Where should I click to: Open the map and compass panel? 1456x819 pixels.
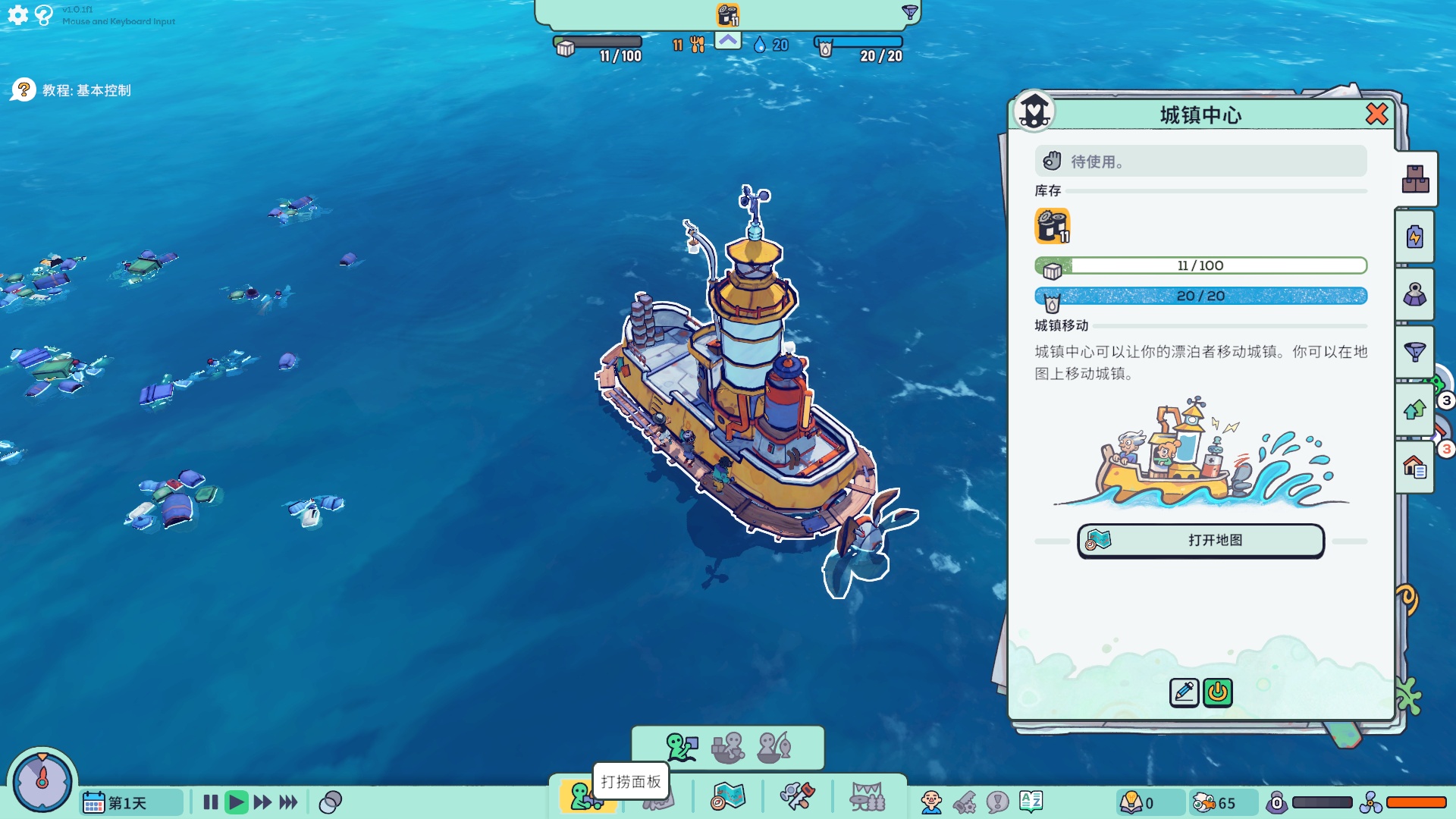point(728,797)
